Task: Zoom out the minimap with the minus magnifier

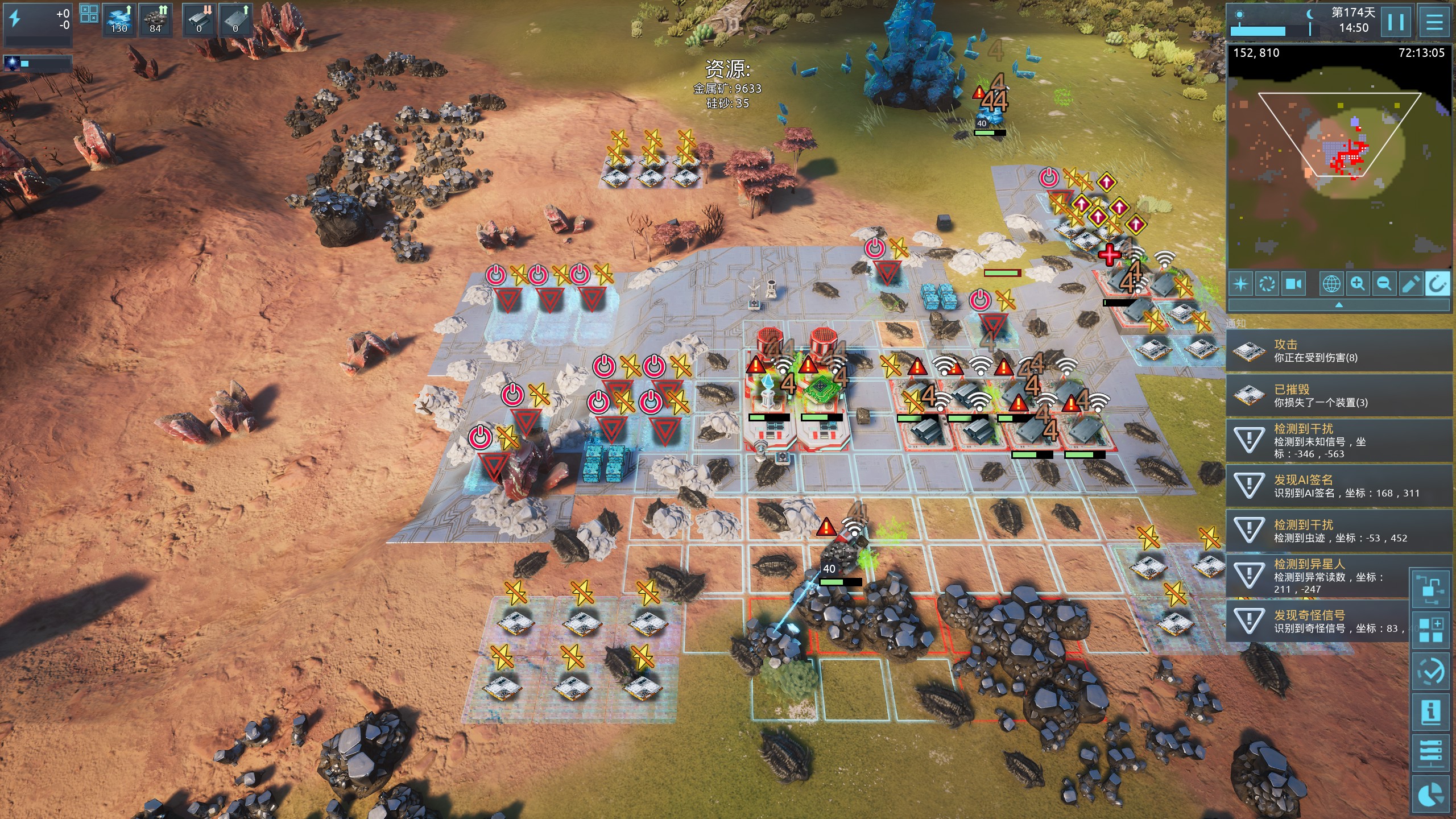Action: (x=1384, y=284)
